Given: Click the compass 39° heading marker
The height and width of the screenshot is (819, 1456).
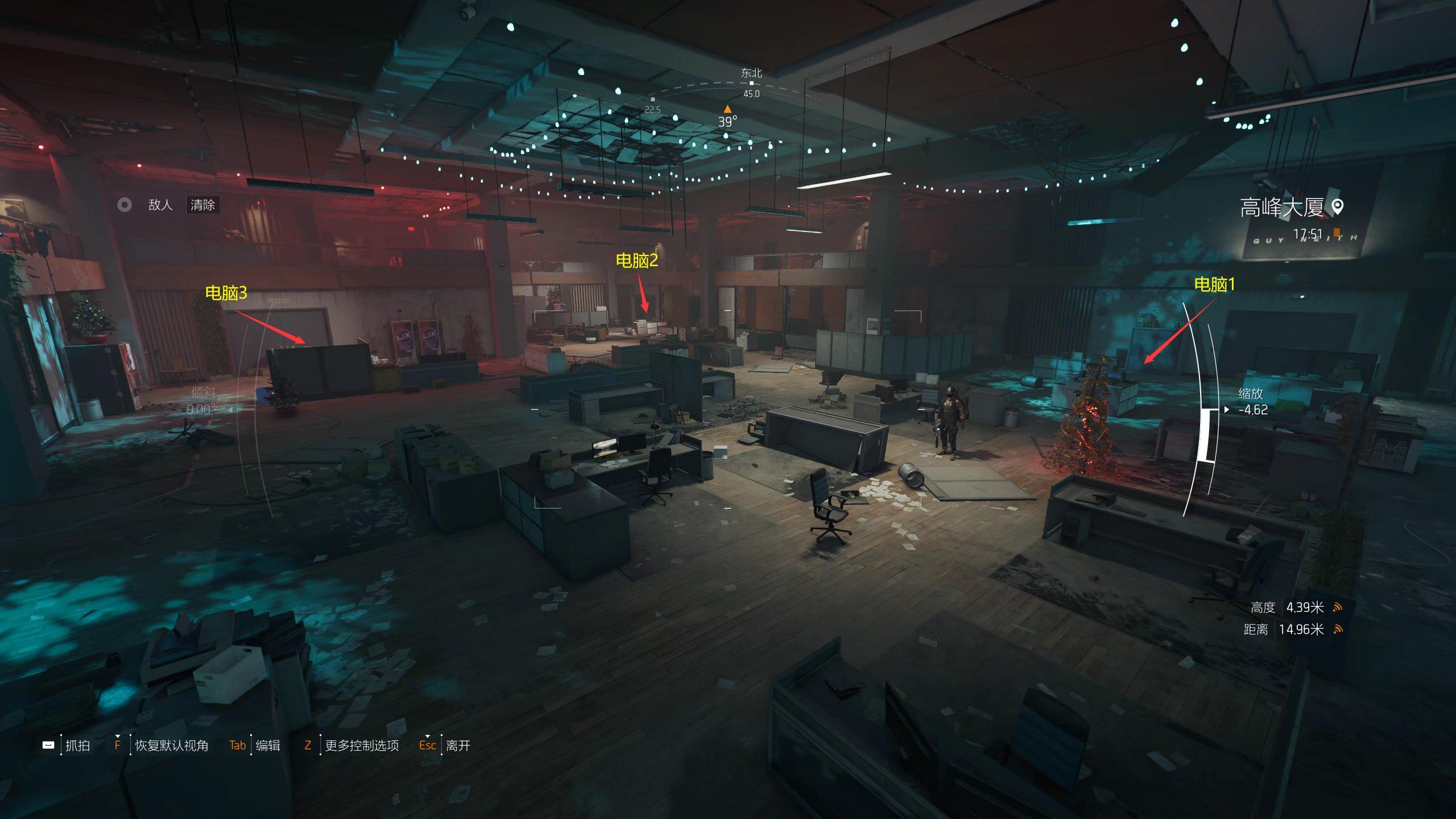Looking at the screenshot, I should click(x=727, y=110).
